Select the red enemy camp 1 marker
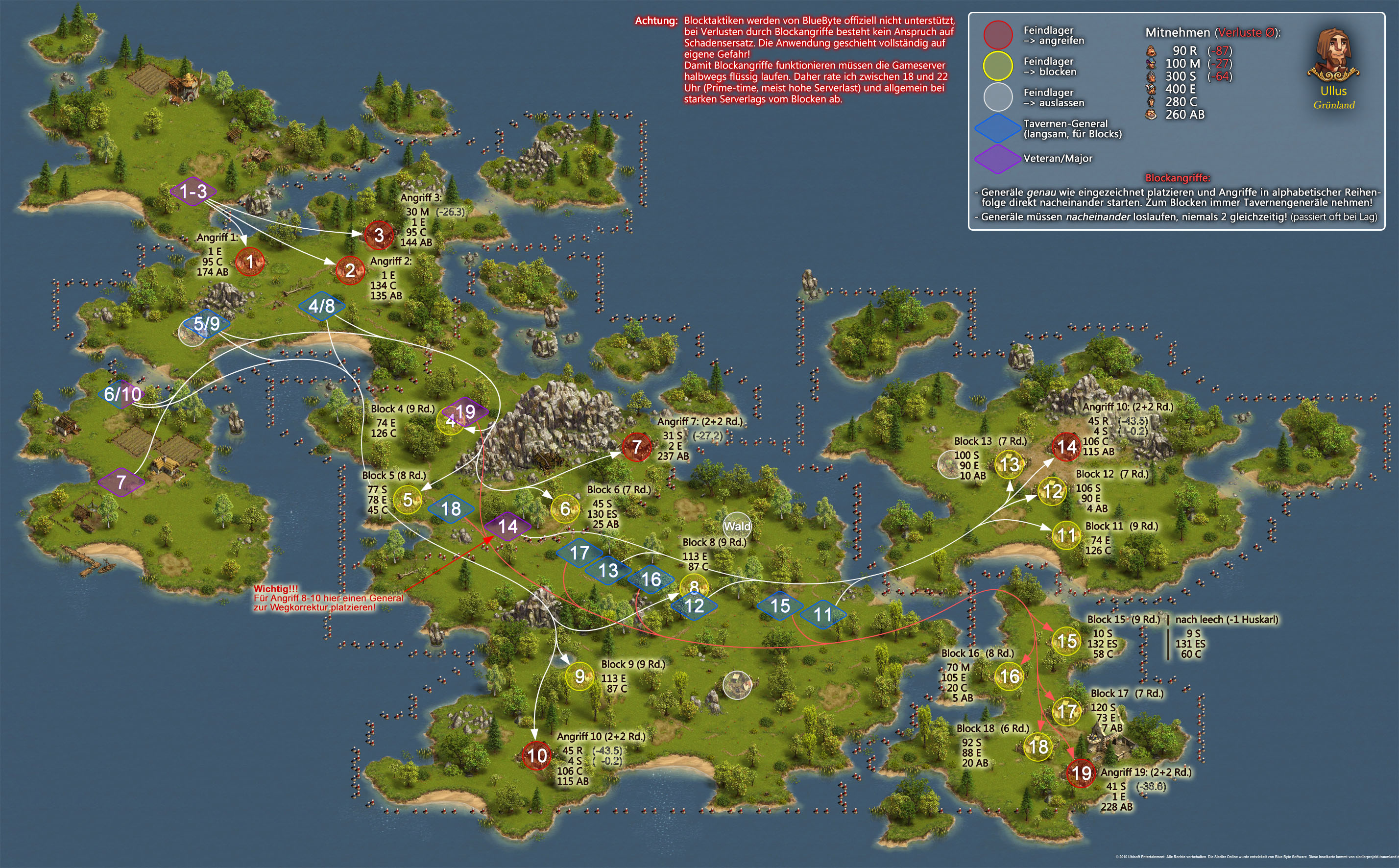The height and width of the screenshot is (868, 1399). click(250, 262)
